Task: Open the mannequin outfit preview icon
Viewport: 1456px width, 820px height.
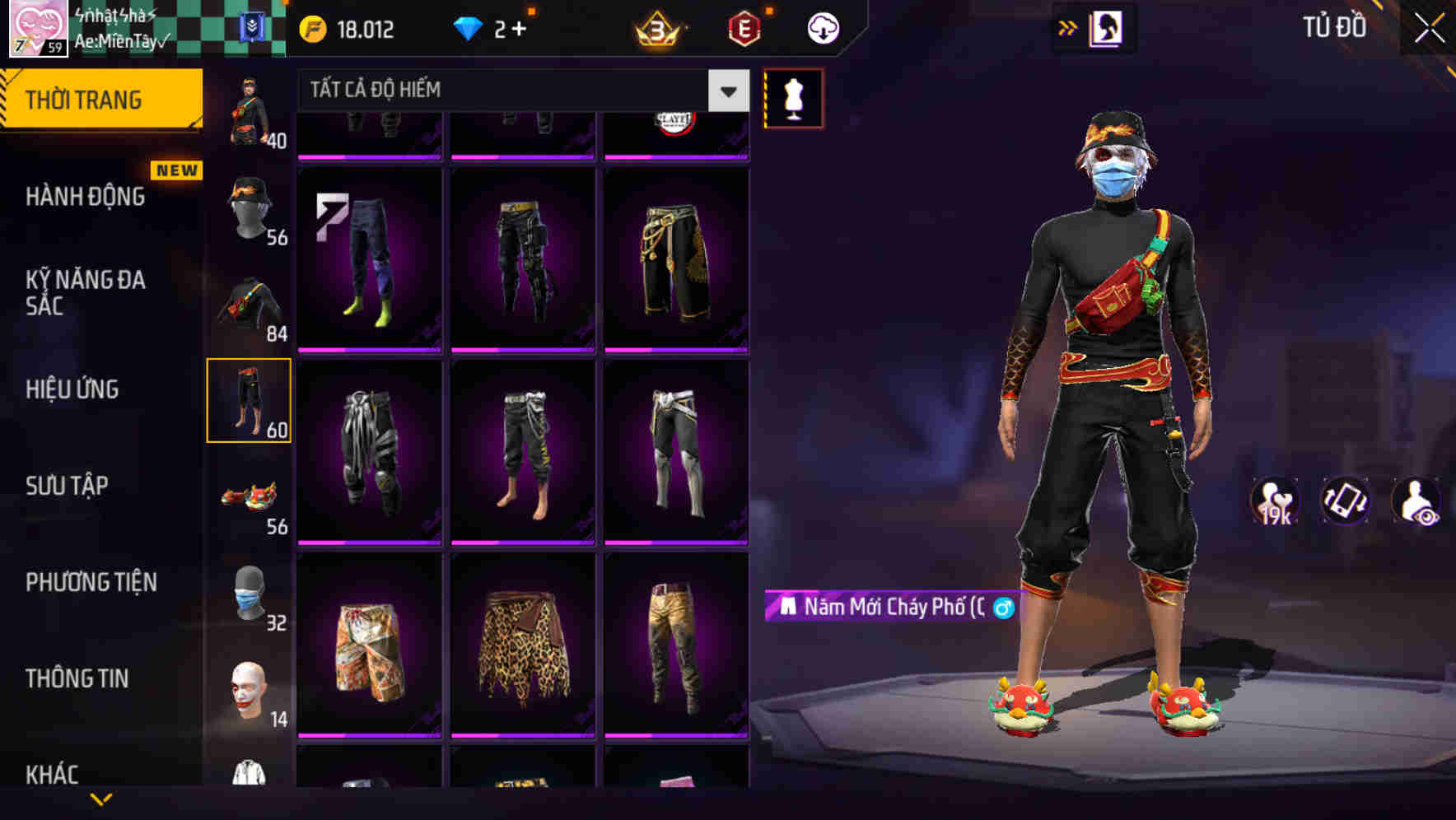Action: tap(793, 97)
